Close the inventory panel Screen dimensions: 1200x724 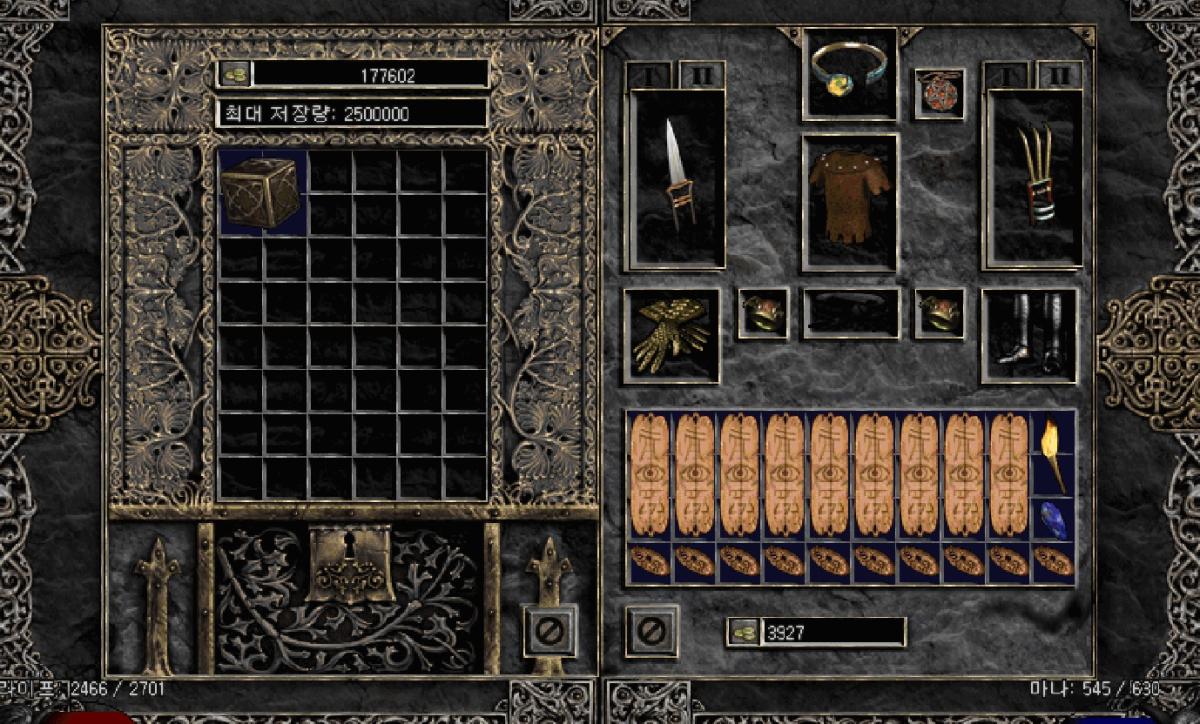pyautogui.click(x=651, y=630)
